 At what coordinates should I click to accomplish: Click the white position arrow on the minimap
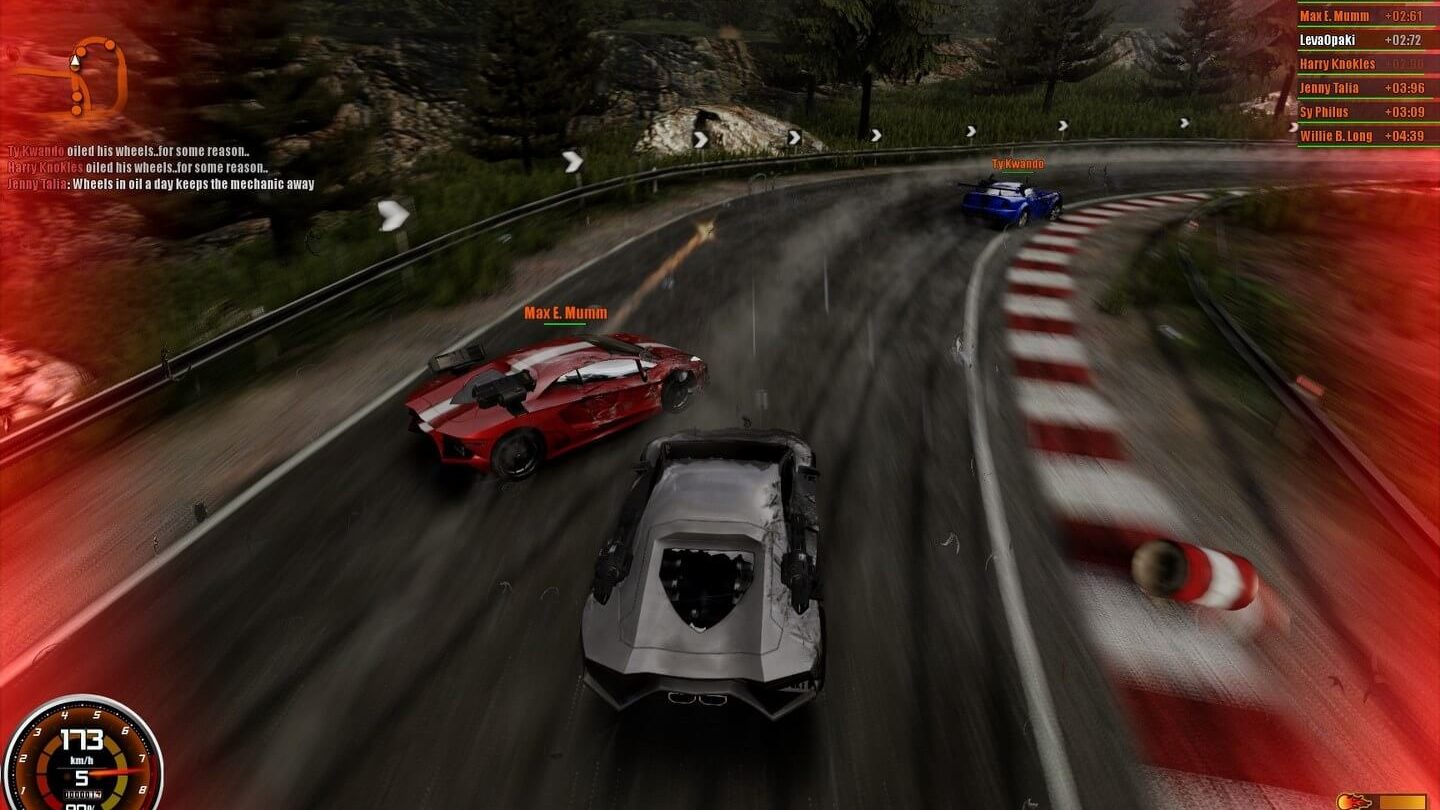click(74, 60)
